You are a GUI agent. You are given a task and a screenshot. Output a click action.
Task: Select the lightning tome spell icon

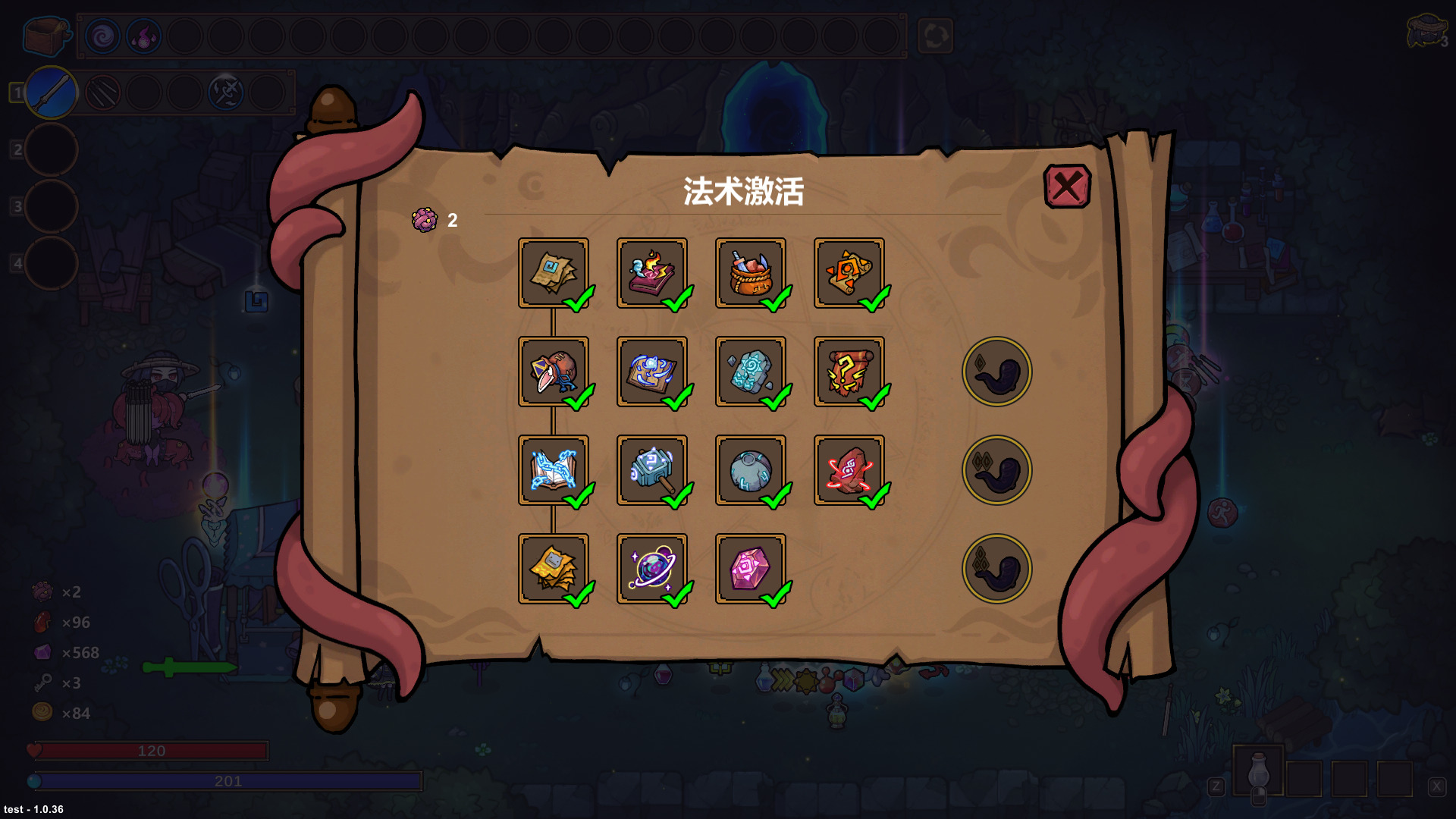(554, 470)
